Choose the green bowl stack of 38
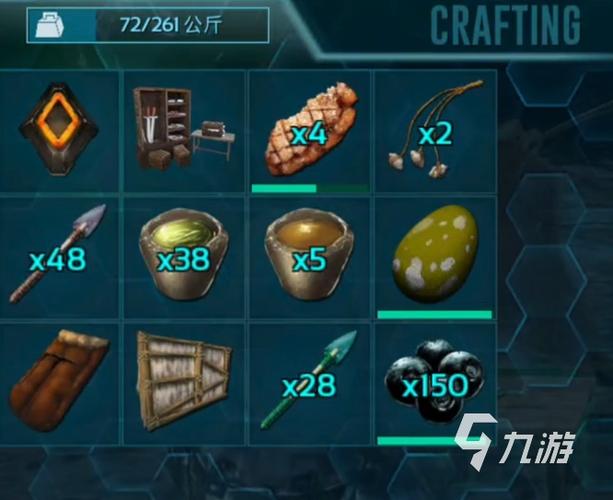Image resolution: width=613 pixels, height=500 pixels. (183, 257)
